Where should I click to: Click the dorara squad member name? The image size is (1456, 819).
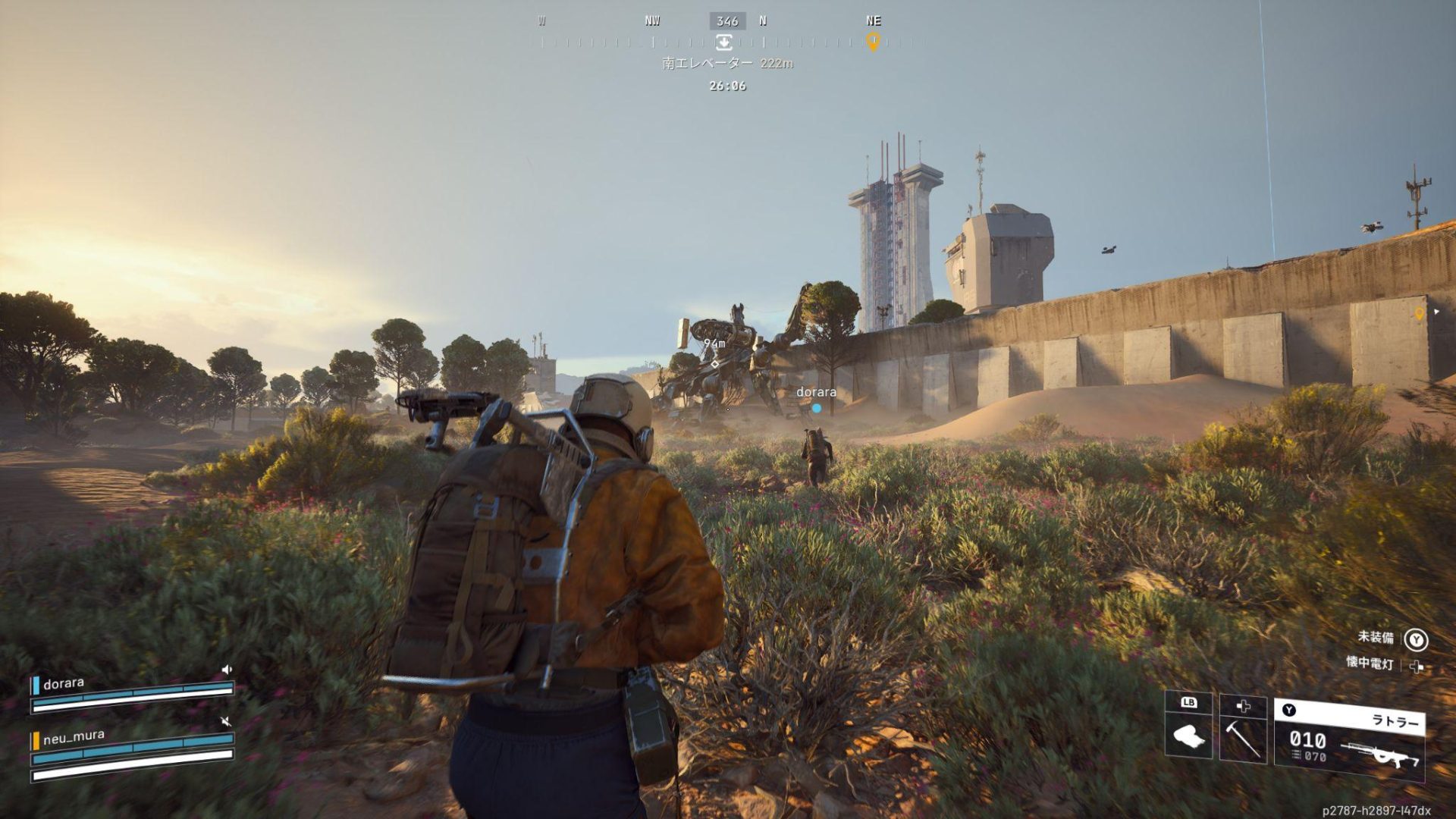(64, 683)
